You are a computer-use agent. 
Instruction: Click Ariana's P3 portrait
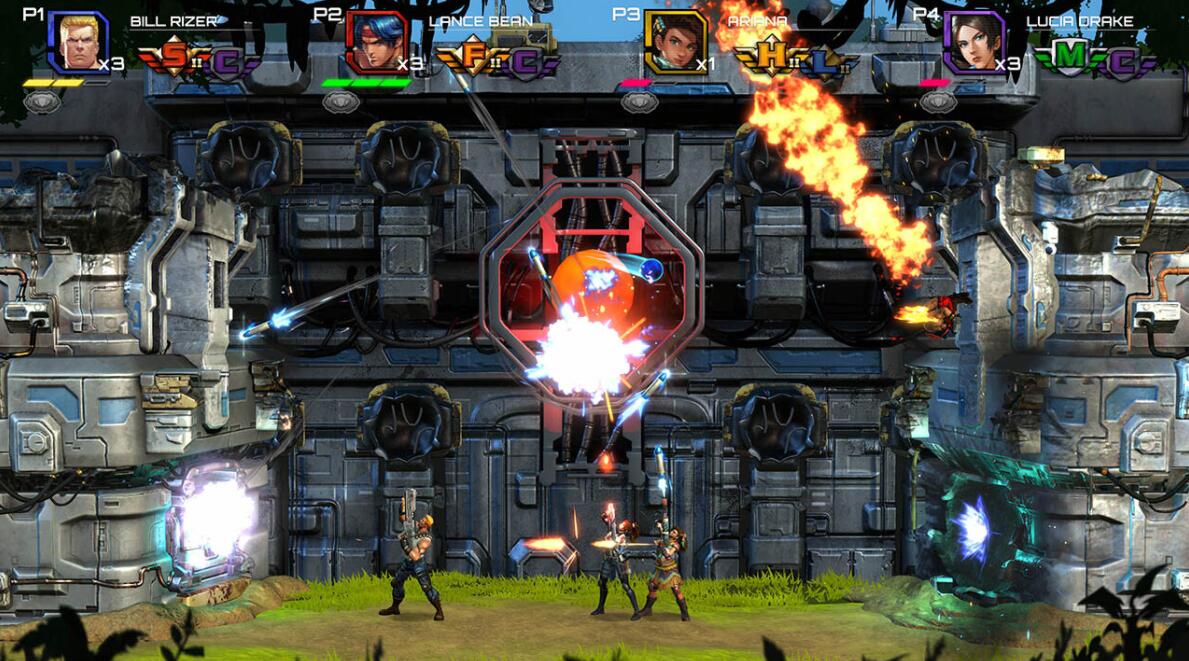675,43
